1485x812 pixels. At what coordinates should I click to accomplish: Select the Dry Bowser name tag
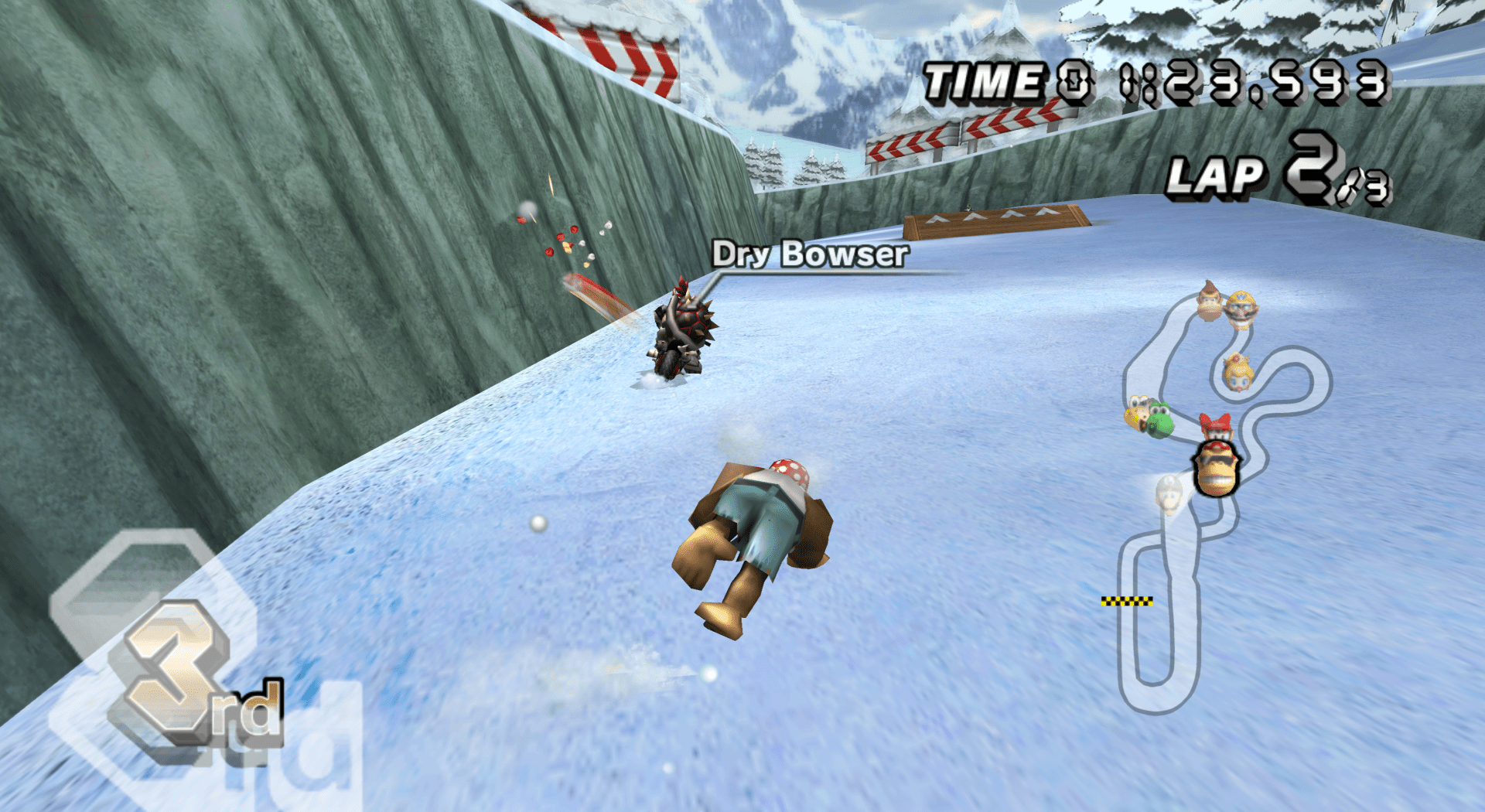pyautogui.click(x=810, y=254)
